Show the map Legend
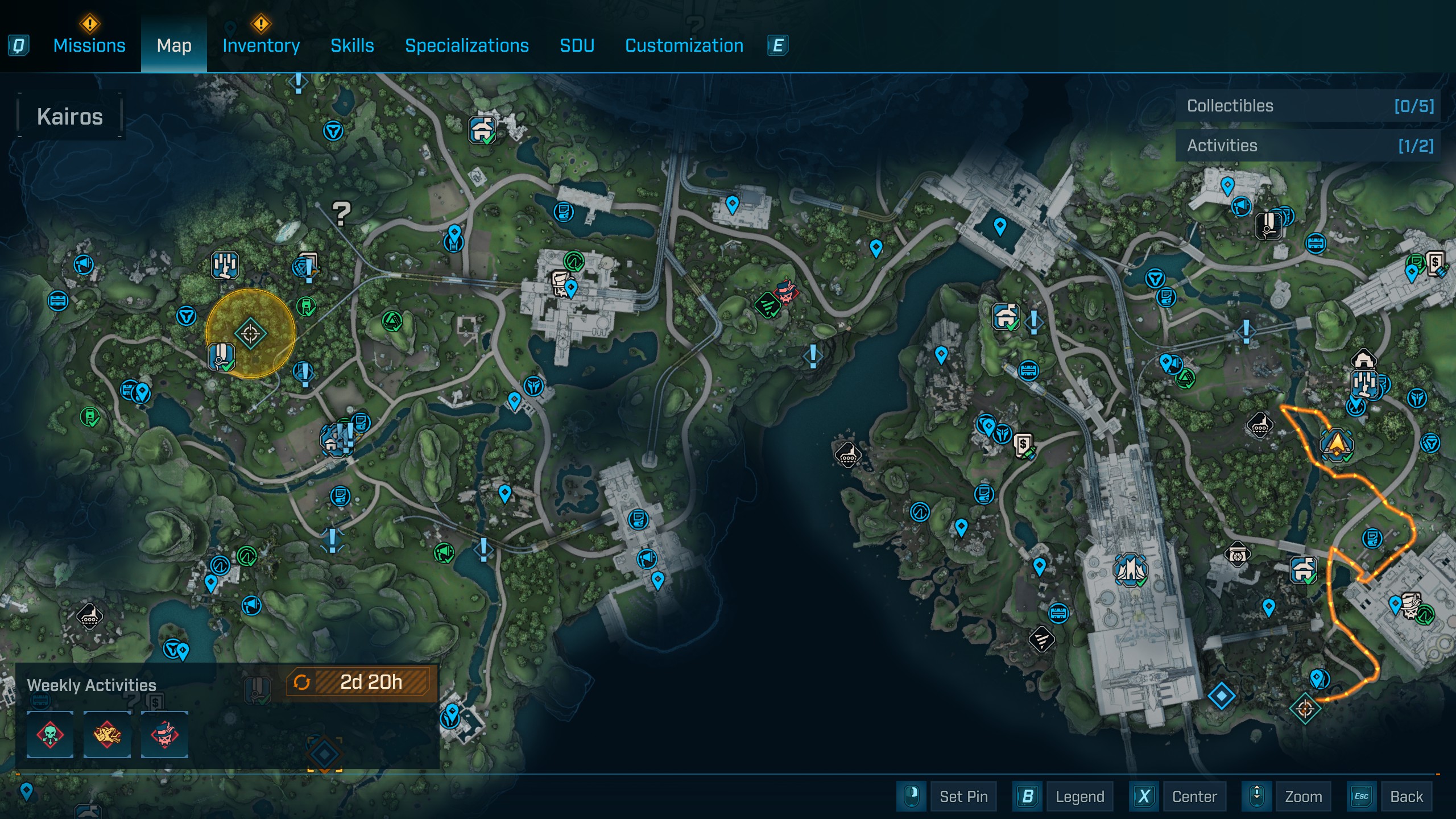Screen dimensions: 1456x819 tap(1079, 796)
